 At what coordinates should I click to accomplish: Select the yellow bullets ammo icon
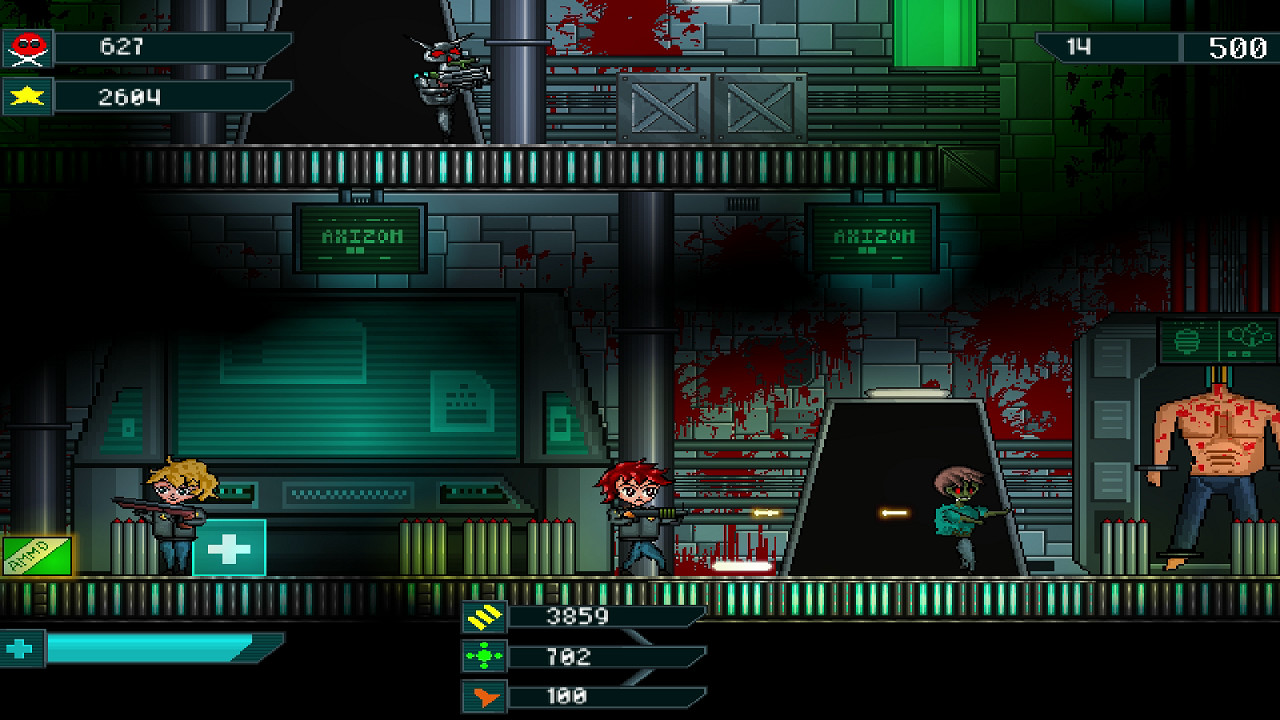(x=484, y=617)
